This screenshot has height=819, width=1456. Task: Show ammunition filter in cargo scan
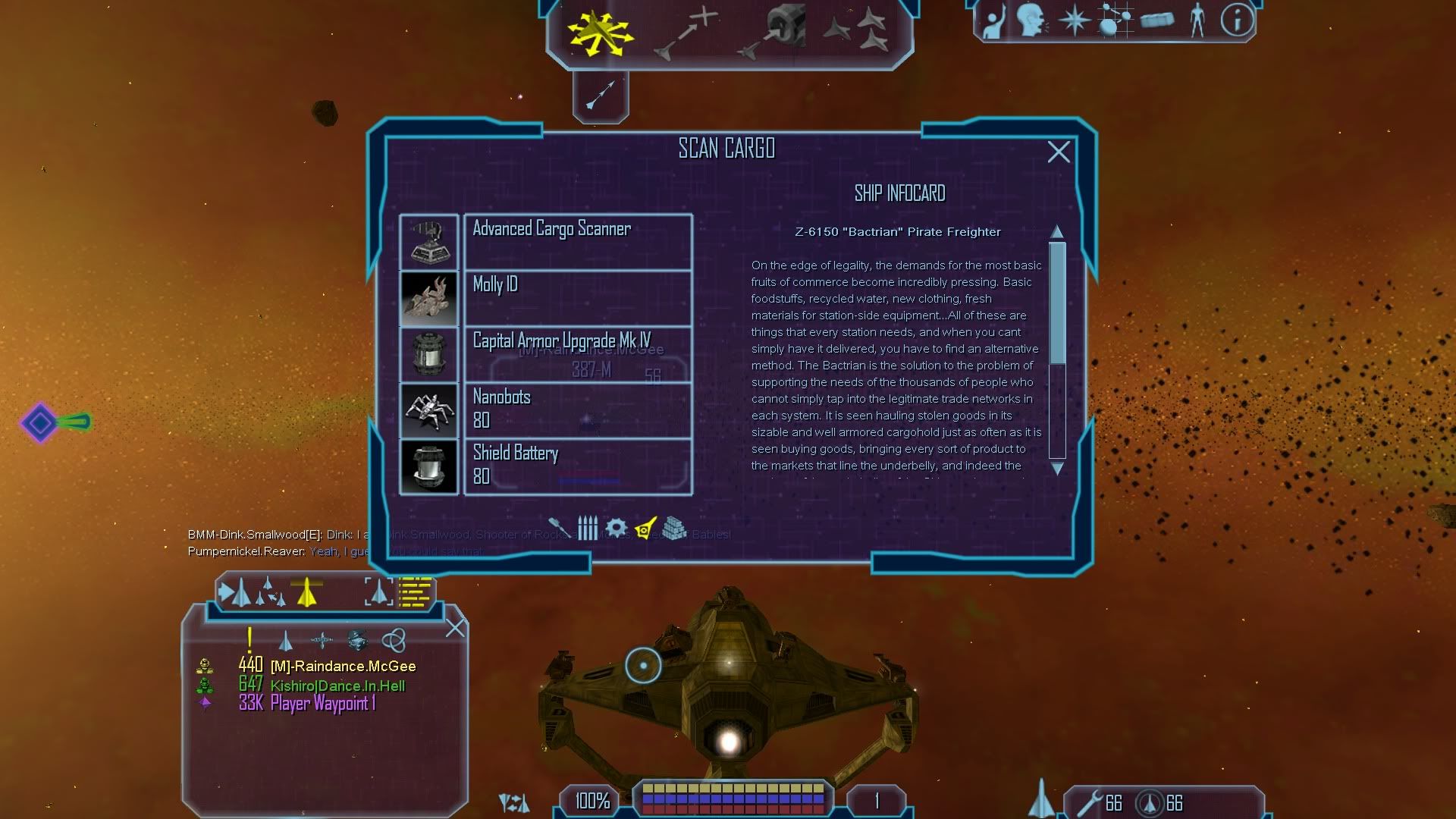pyautogui.click(x=588, y=527)
